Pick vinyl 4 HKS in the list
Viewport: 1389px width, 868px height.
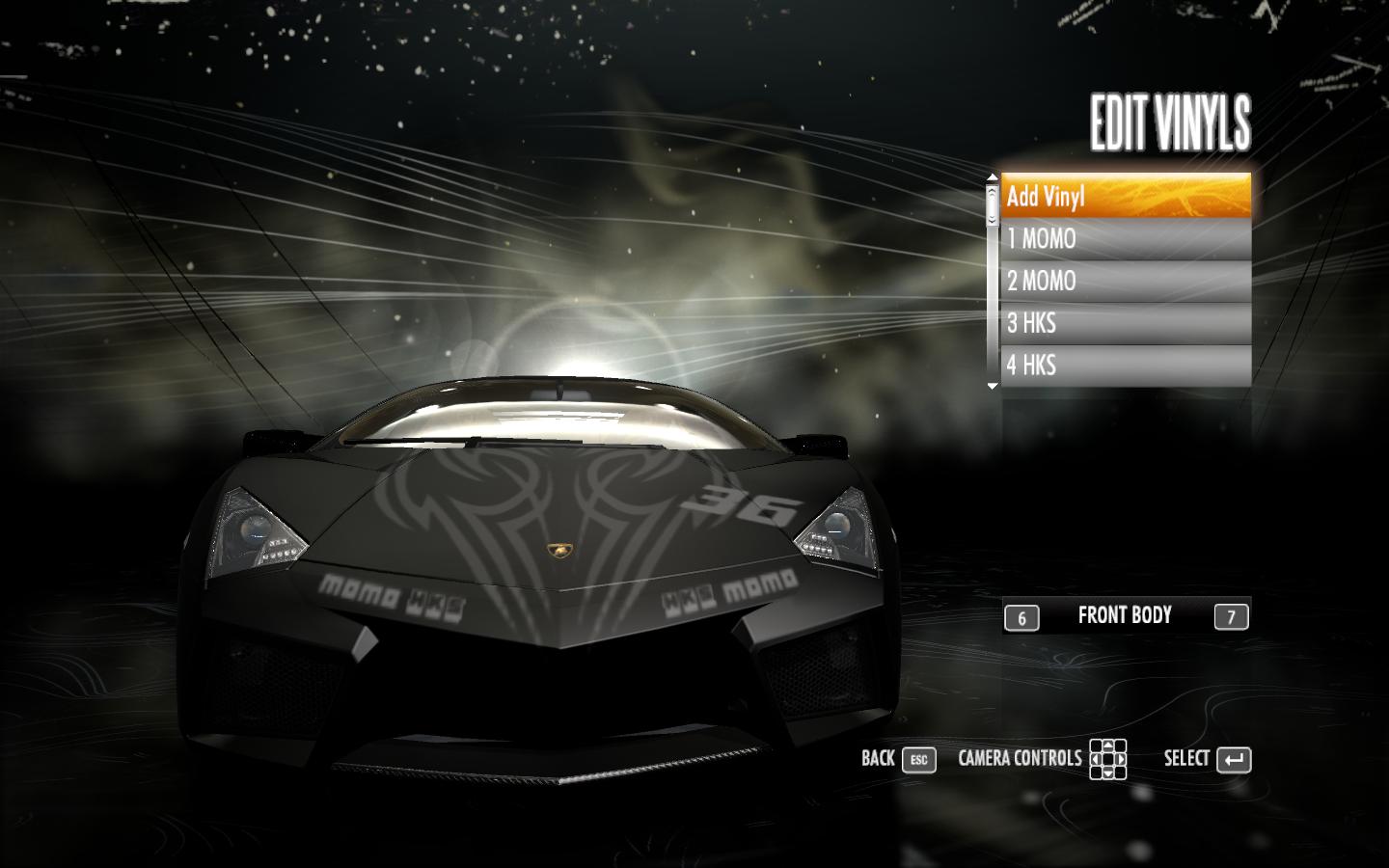point(1125,366)
